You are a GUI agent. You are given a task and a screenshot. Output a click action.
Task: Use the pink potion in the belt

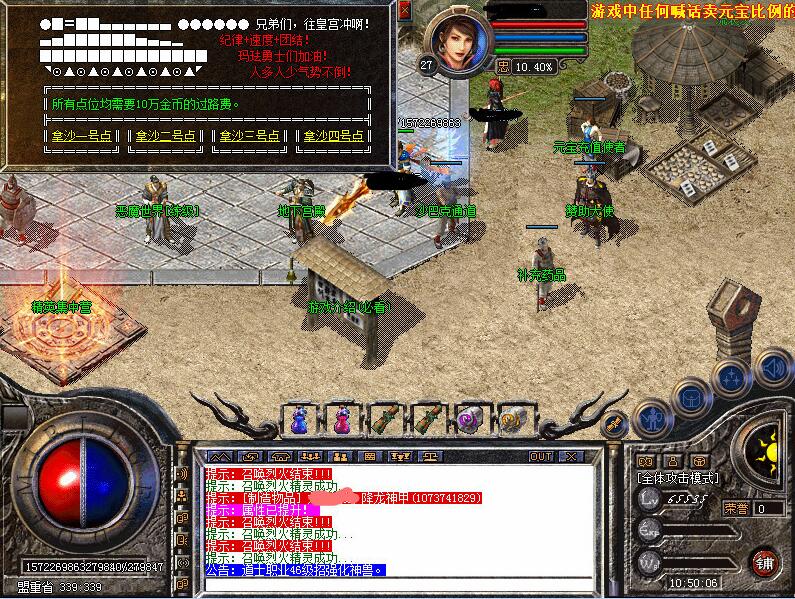point(343,419)
